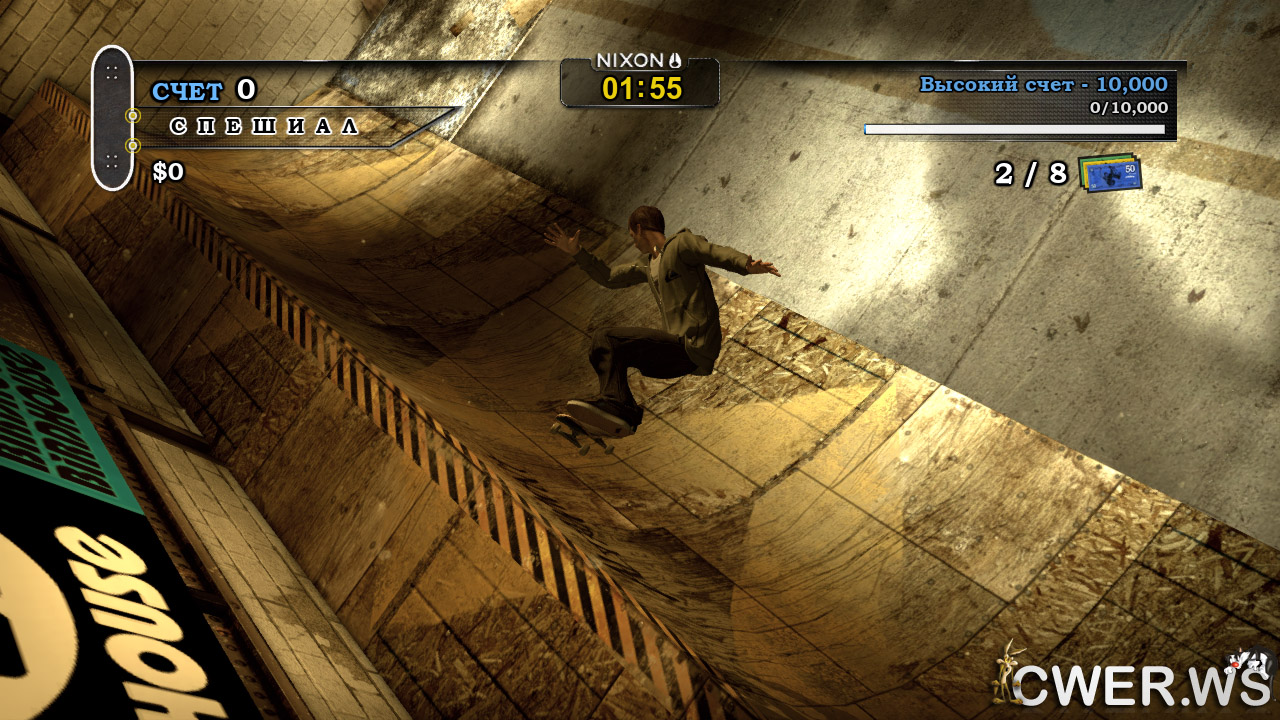Image resolution: width=1280 pixels, height=720 pixels.
Task: Click the CWER.WS watermark logo
Action: click(x=1133, y=681)
